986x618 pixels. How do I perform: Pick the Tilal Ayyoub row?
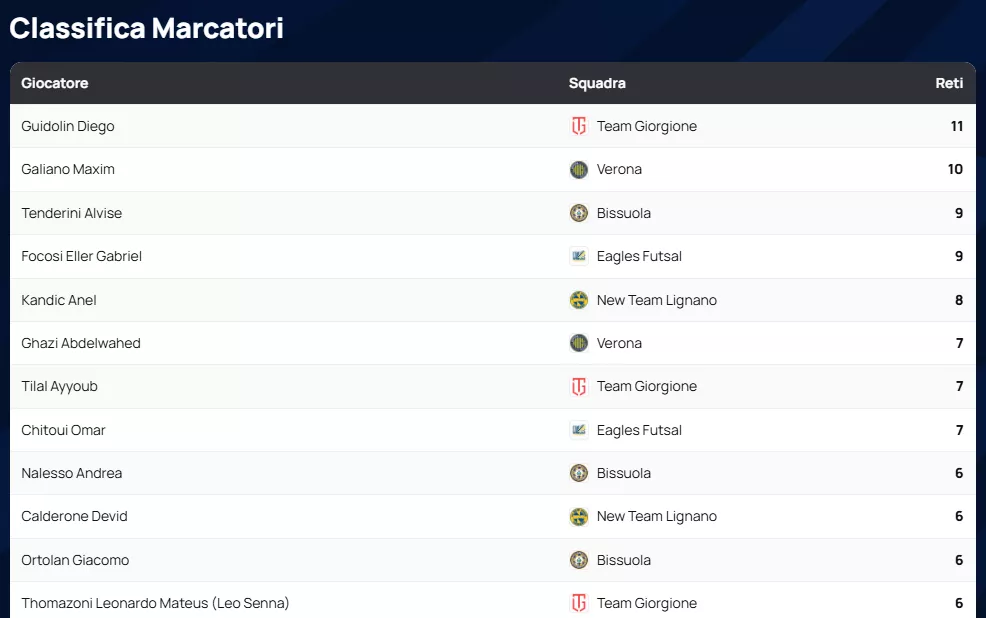click(60, 386)
